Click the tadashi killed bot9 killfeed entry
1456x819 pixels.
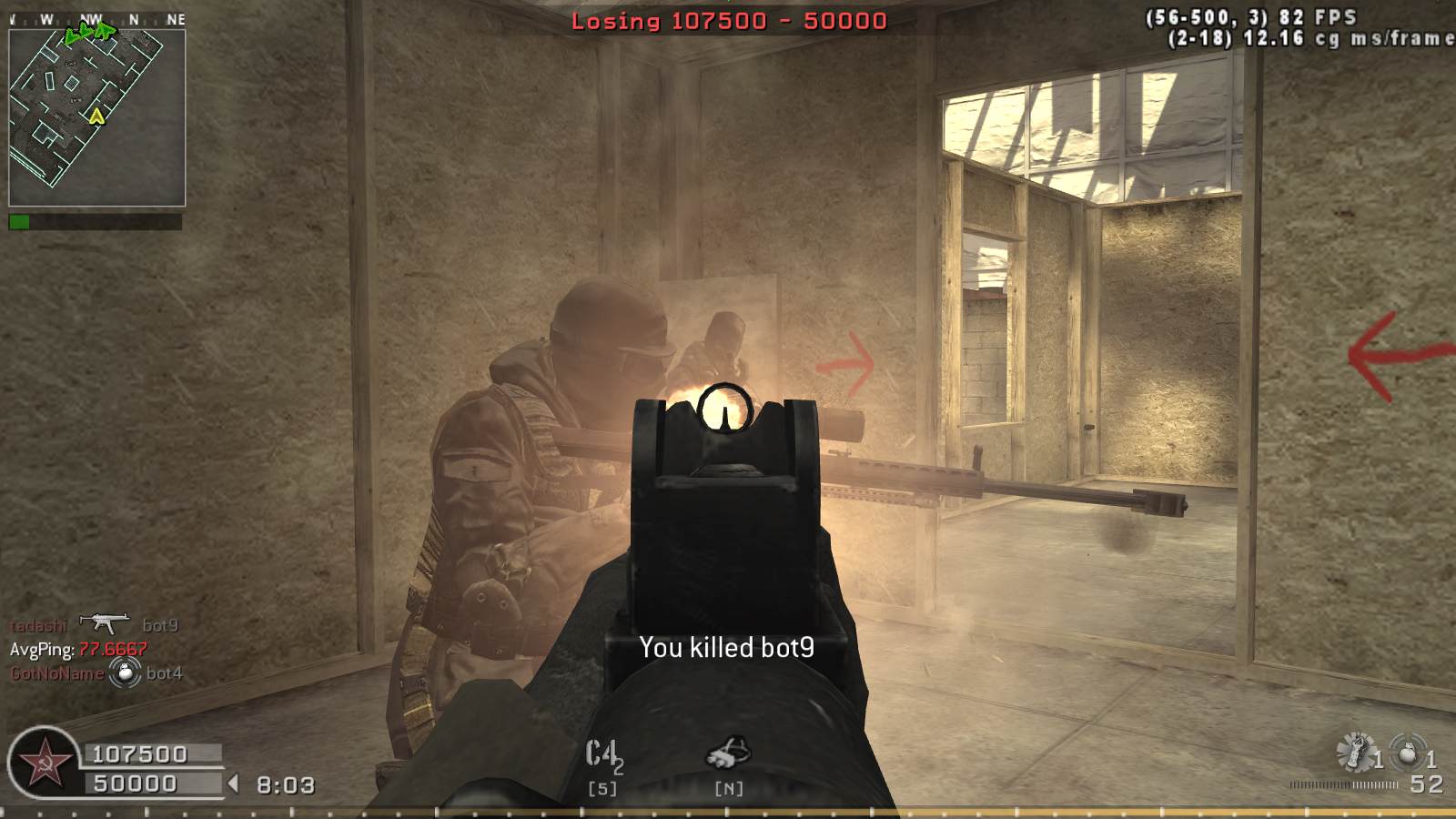click(x=95, y=625)
